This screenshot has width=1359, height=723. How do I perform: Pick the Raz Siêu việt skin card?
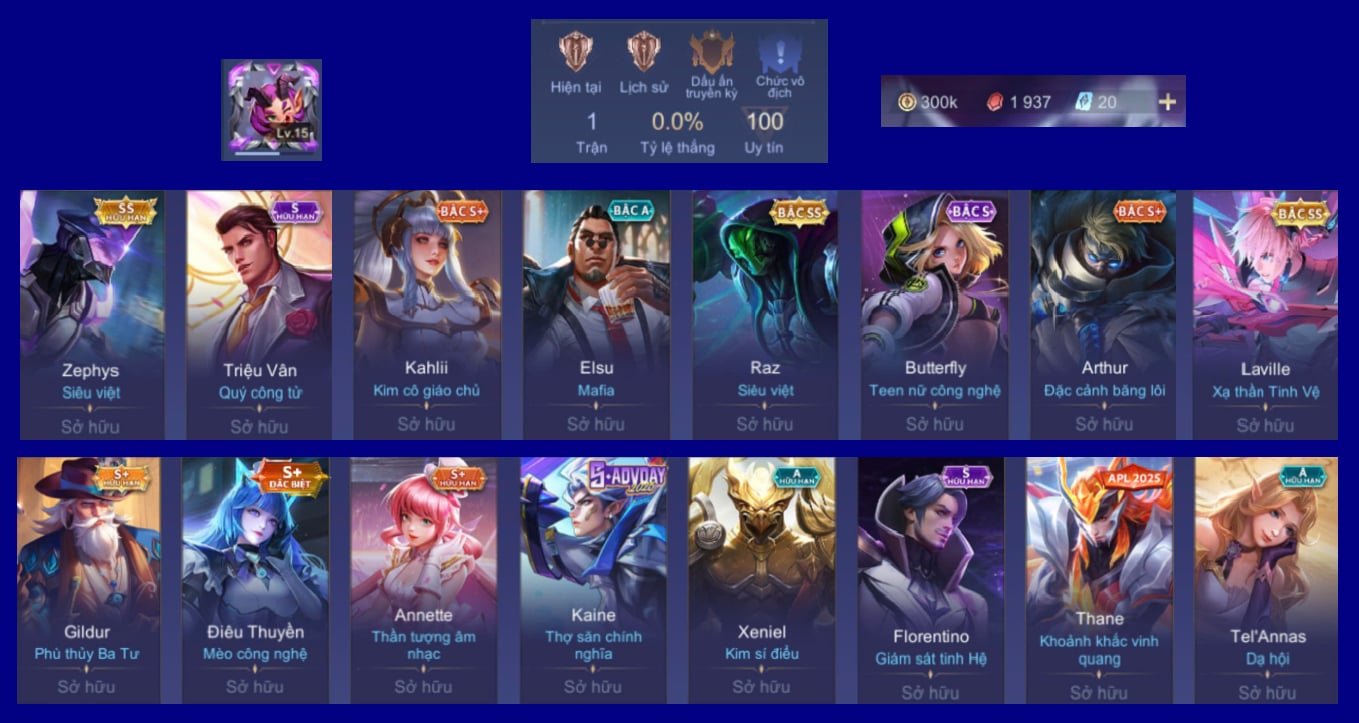tap(765, 314)
